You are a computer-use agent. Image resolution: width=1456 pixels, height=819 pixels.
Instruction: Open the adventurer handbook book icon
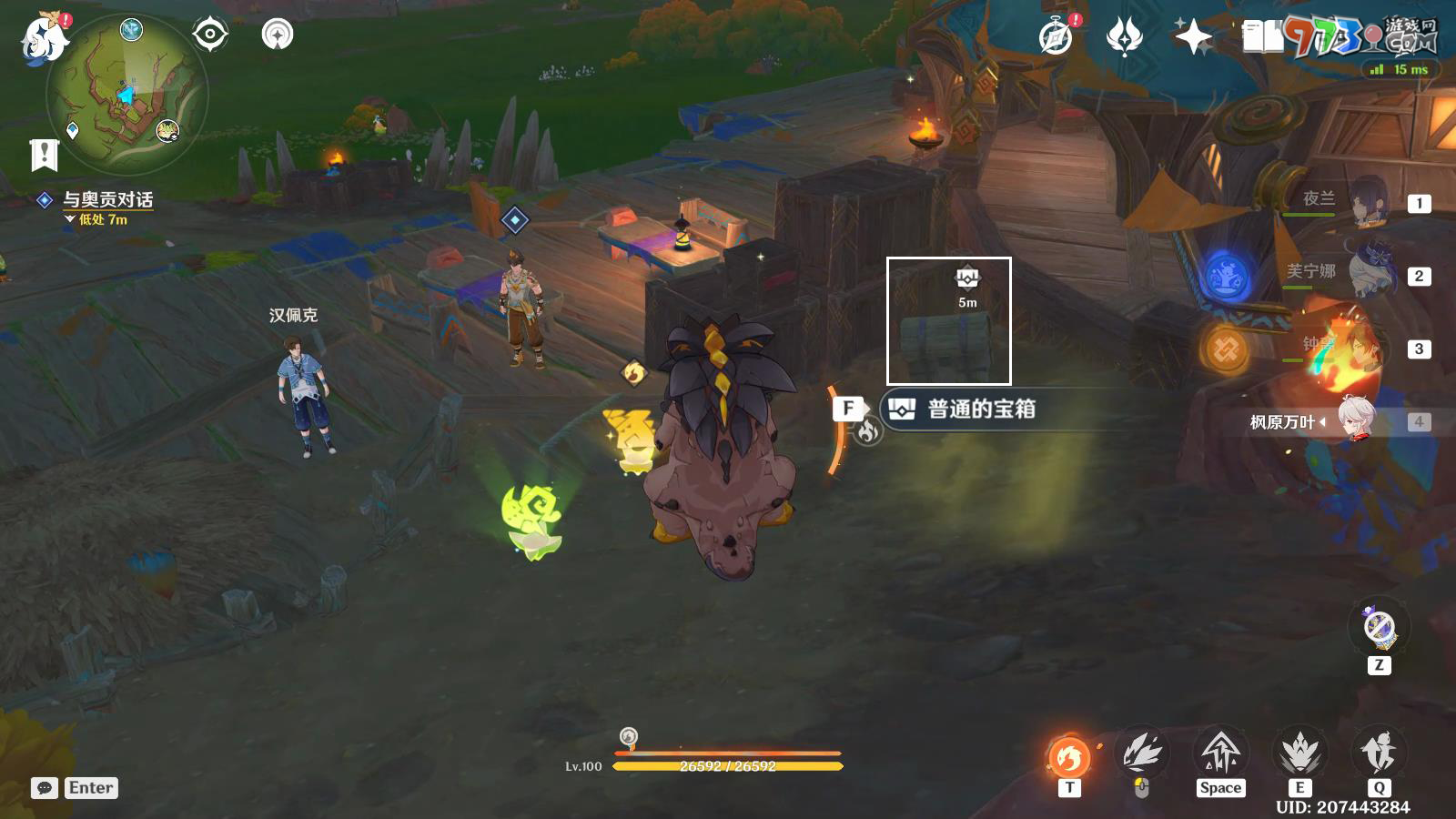[1262, 36]
